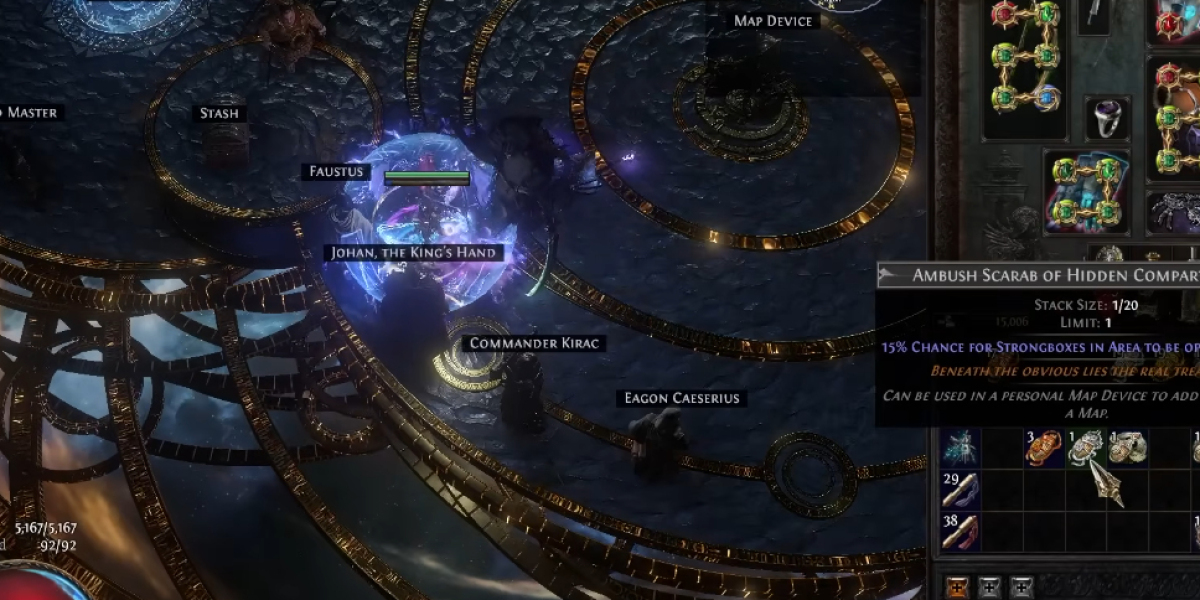The width and height of the screenshot is (1200, 600).
Task: Click the gloves slot with four green sockets
Action: (1087, 192)
